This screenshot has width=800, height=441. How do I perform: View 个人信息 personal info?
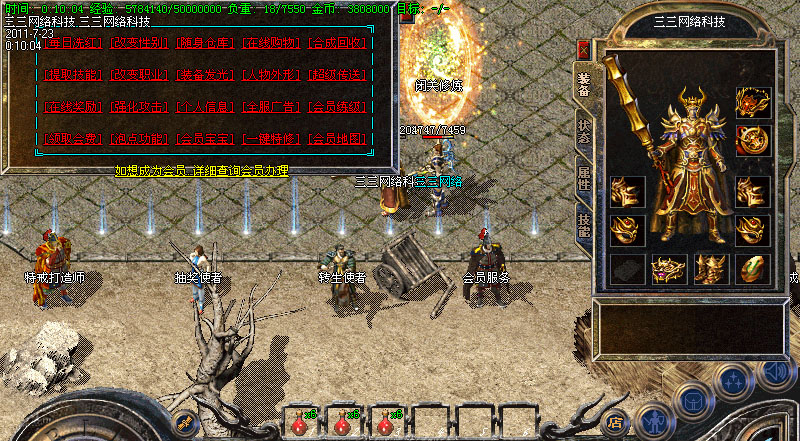click(205, 107)
